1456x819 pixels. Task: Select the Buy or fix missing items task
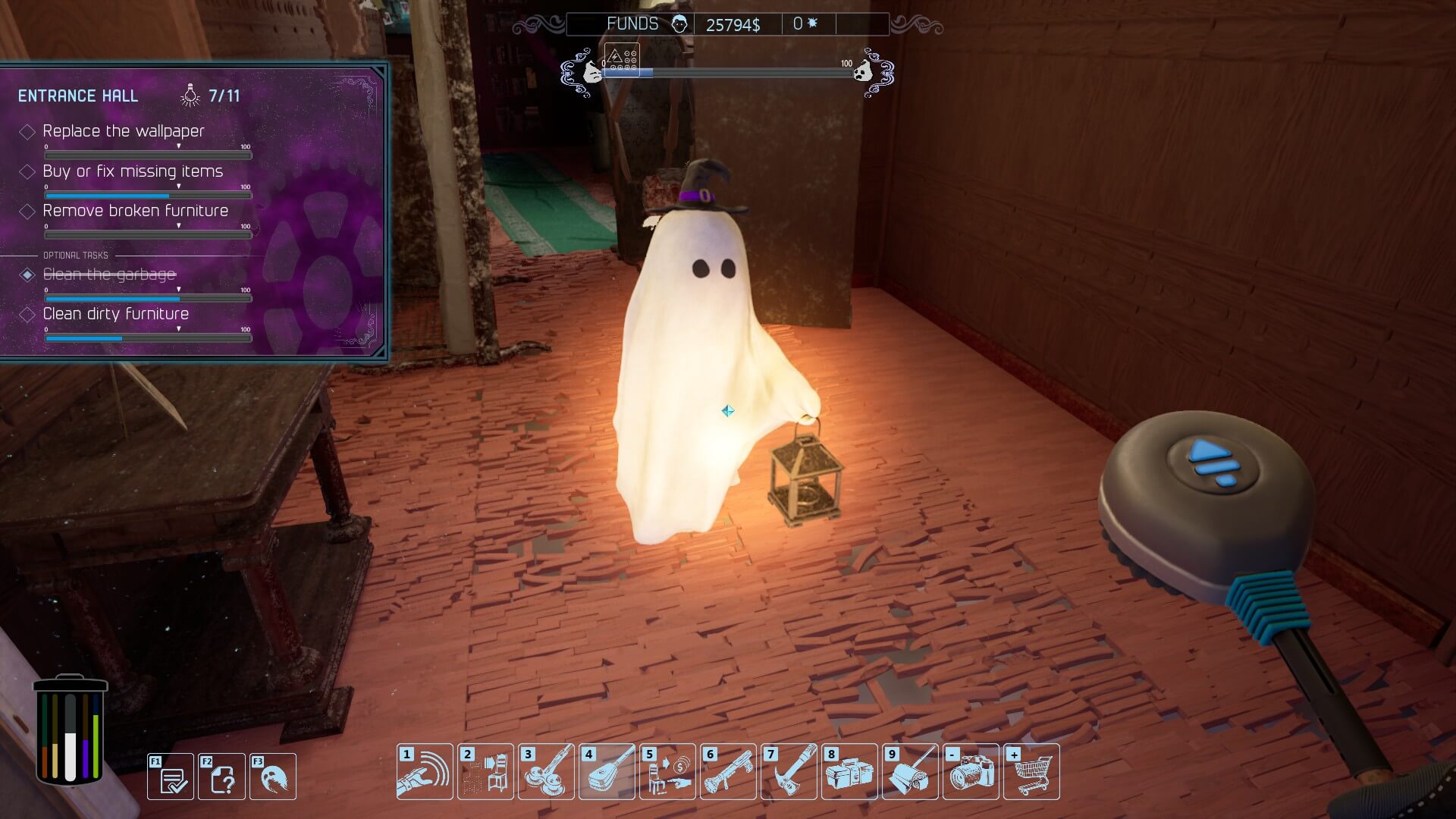point(133,171)
